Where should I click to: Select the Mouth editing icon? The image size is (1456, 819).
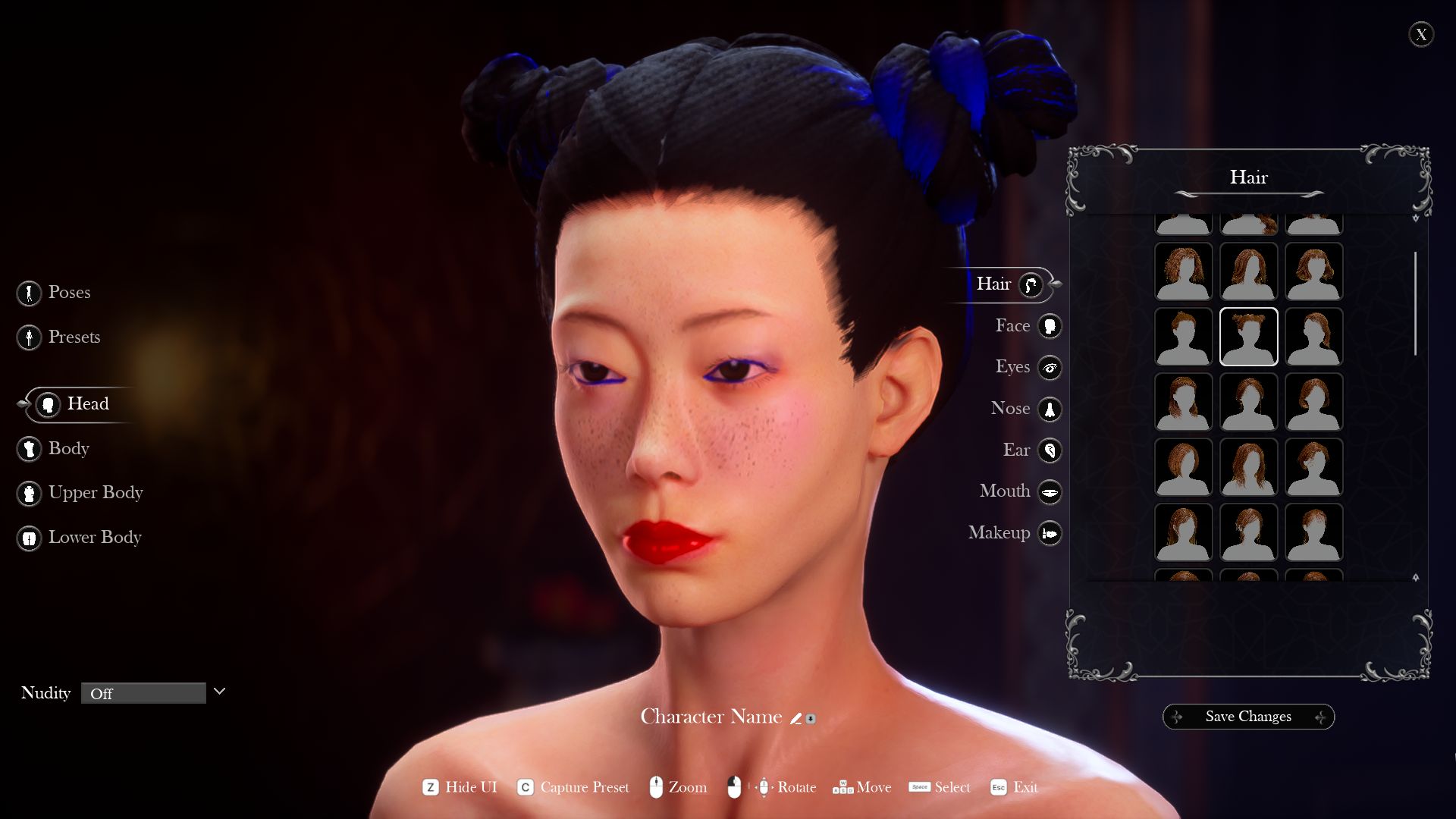[x=1050, y=491]
